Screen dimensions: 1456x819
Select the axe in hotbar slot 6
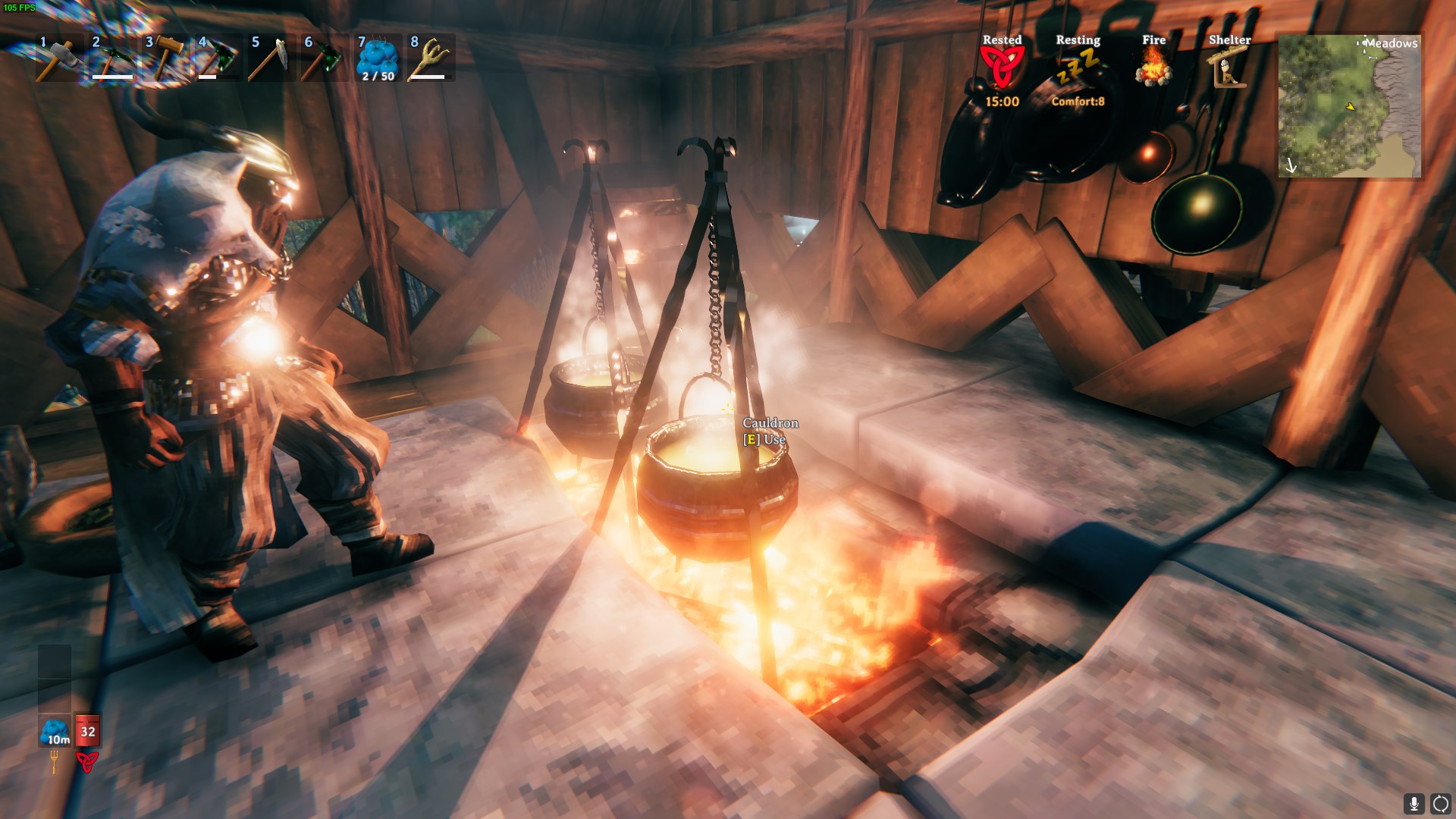(x=325, y=58)
